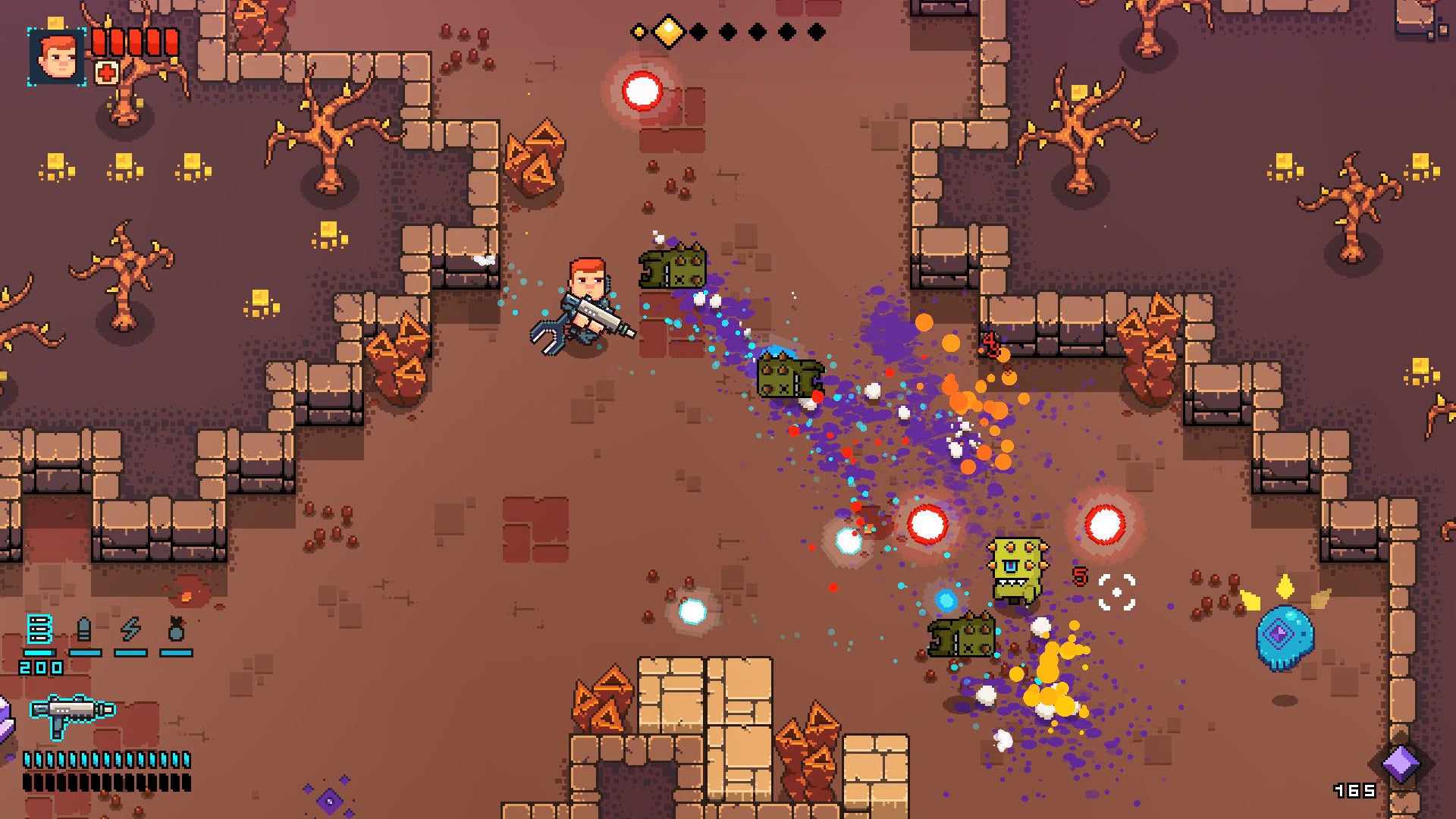Toggle the last red health cell

click(x=171, y=42)
